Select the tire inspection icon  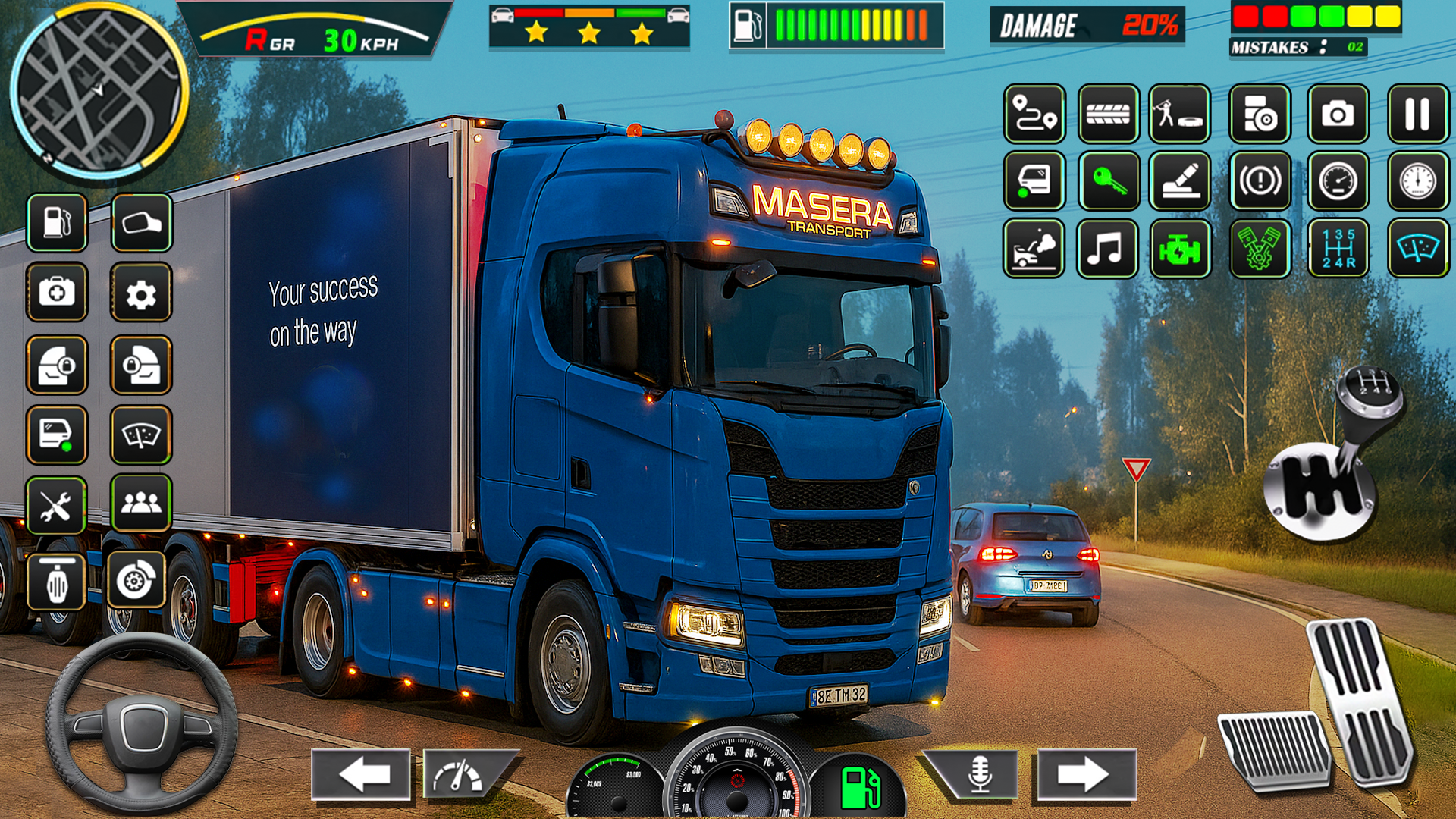point(1109,115)
